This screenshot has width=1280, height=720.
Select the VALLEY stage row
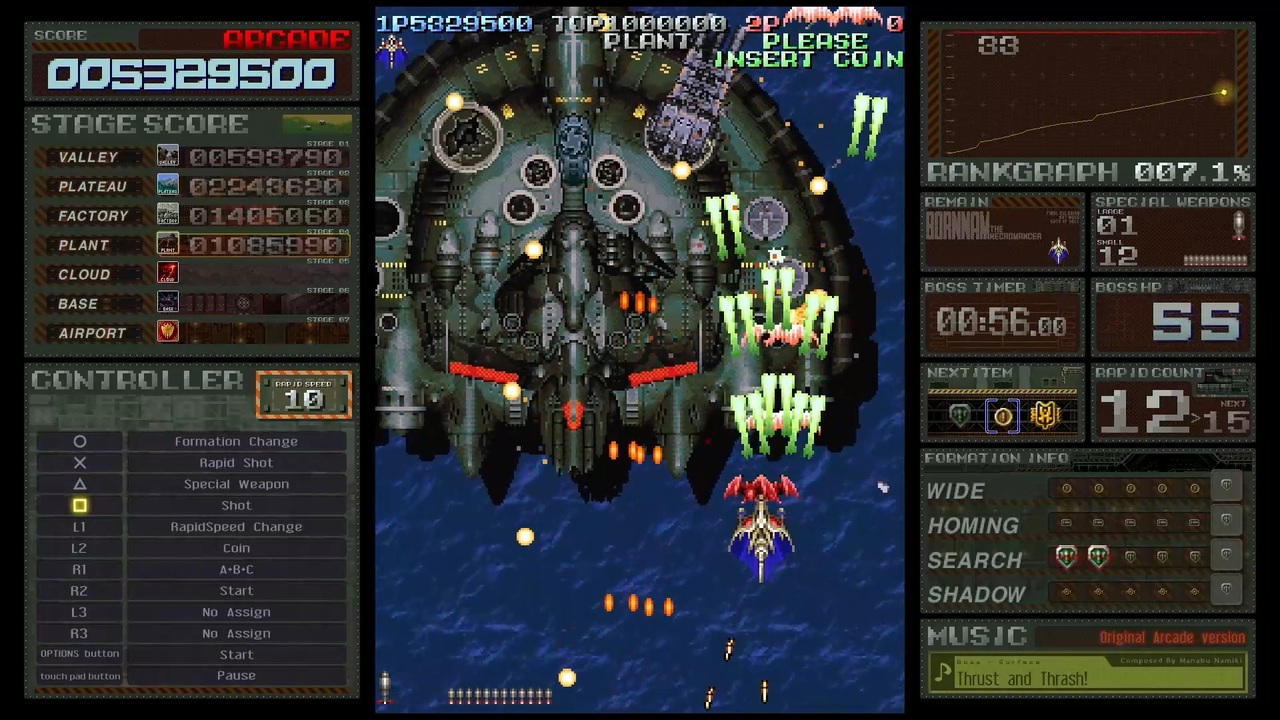192,157
